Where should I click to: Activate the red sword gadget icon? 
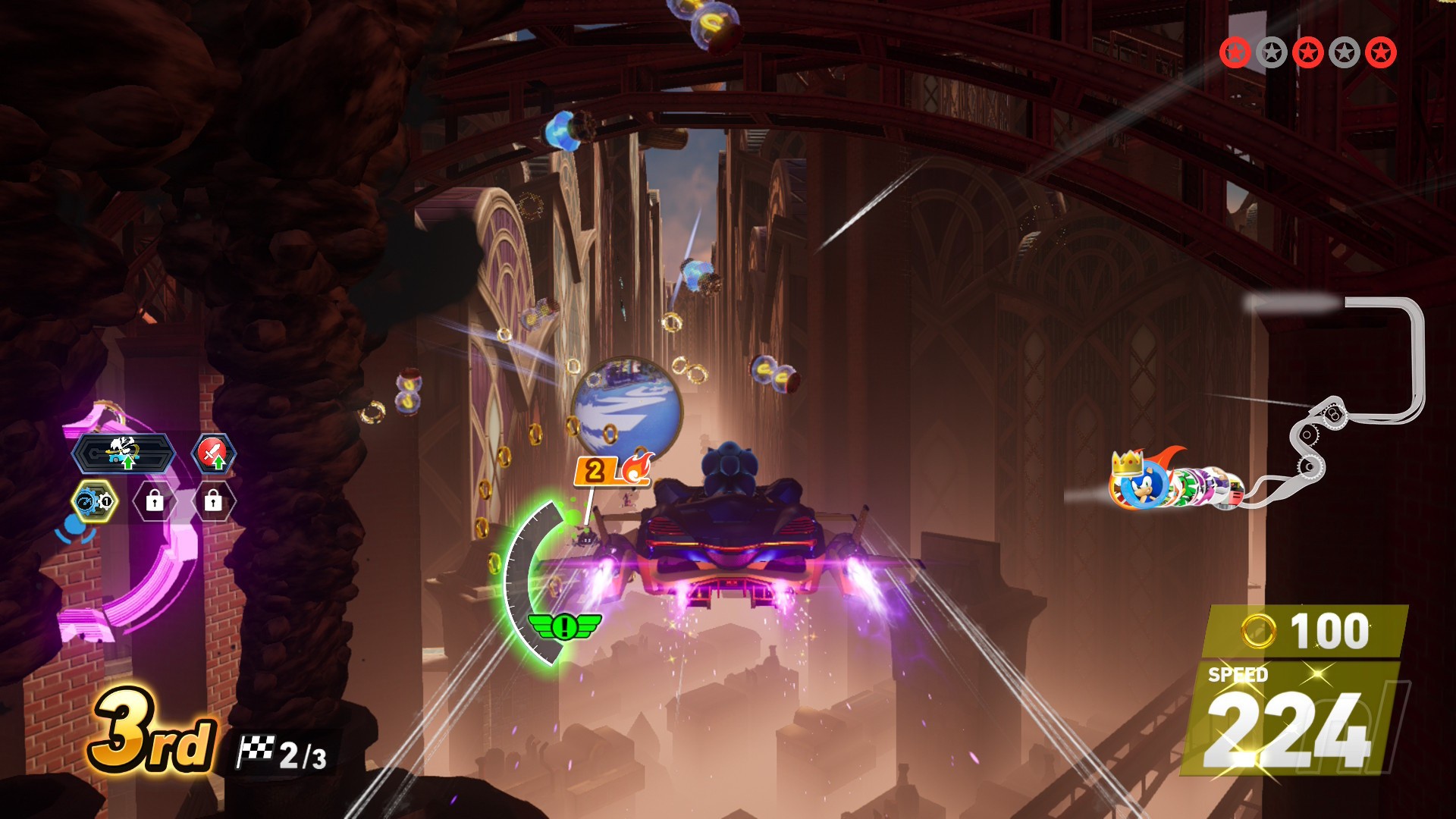(x=214, y=453)
